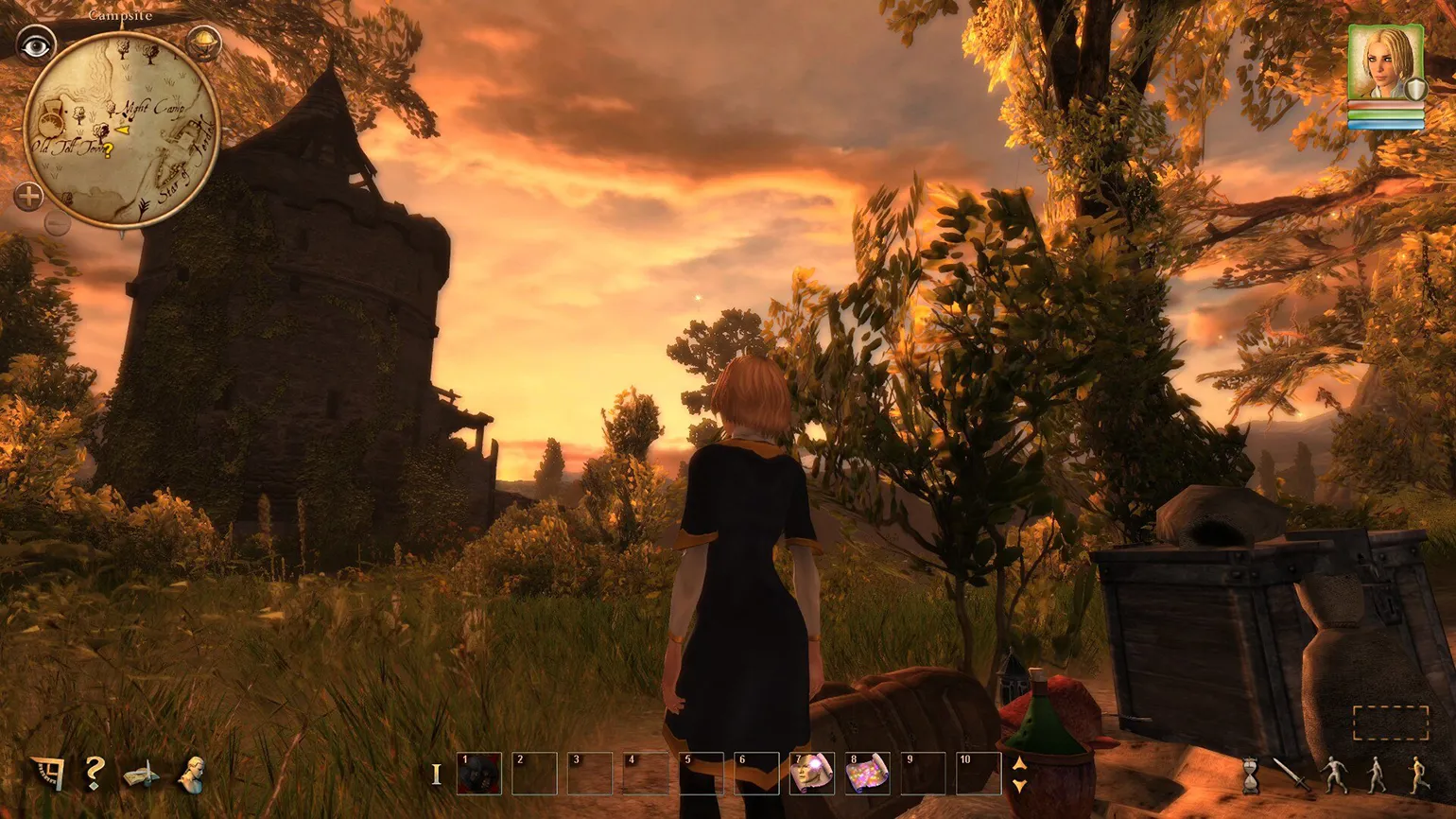Toggle combat mode with the sword icon
This screenshot has height=819, width=1456.
coord(1291,775)
